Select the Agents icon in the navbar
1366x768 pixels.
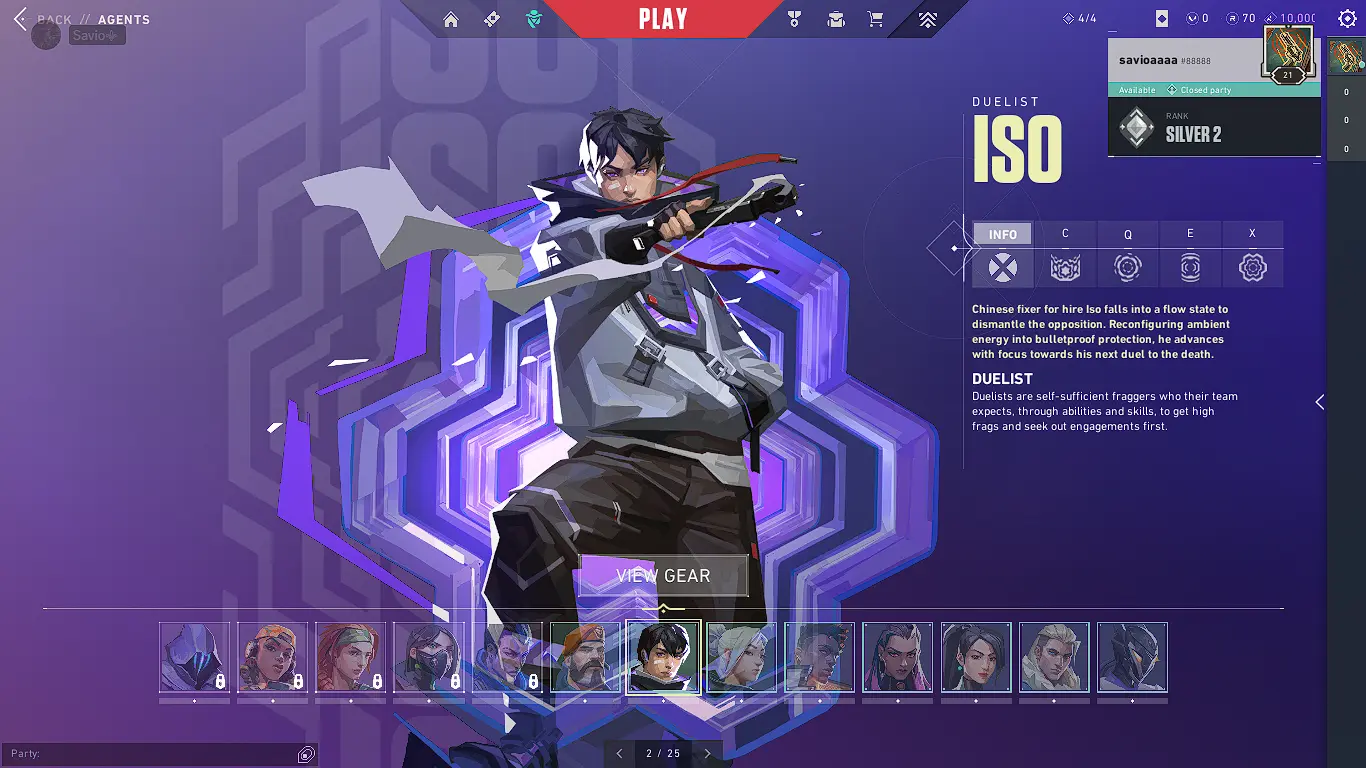click(x=533, y=18)
